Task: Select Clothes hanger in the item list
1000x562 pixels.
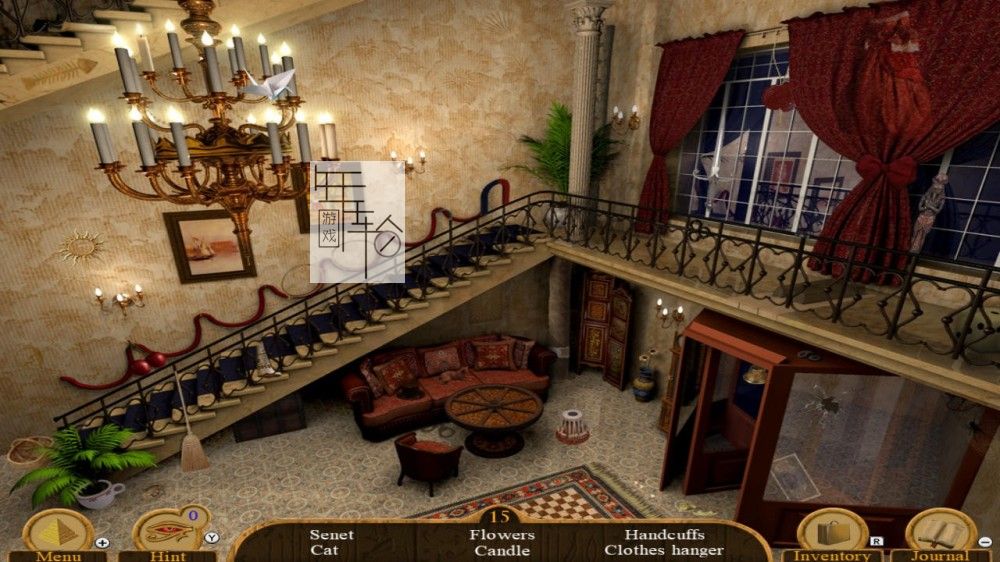Action: (x=664, y=550)
